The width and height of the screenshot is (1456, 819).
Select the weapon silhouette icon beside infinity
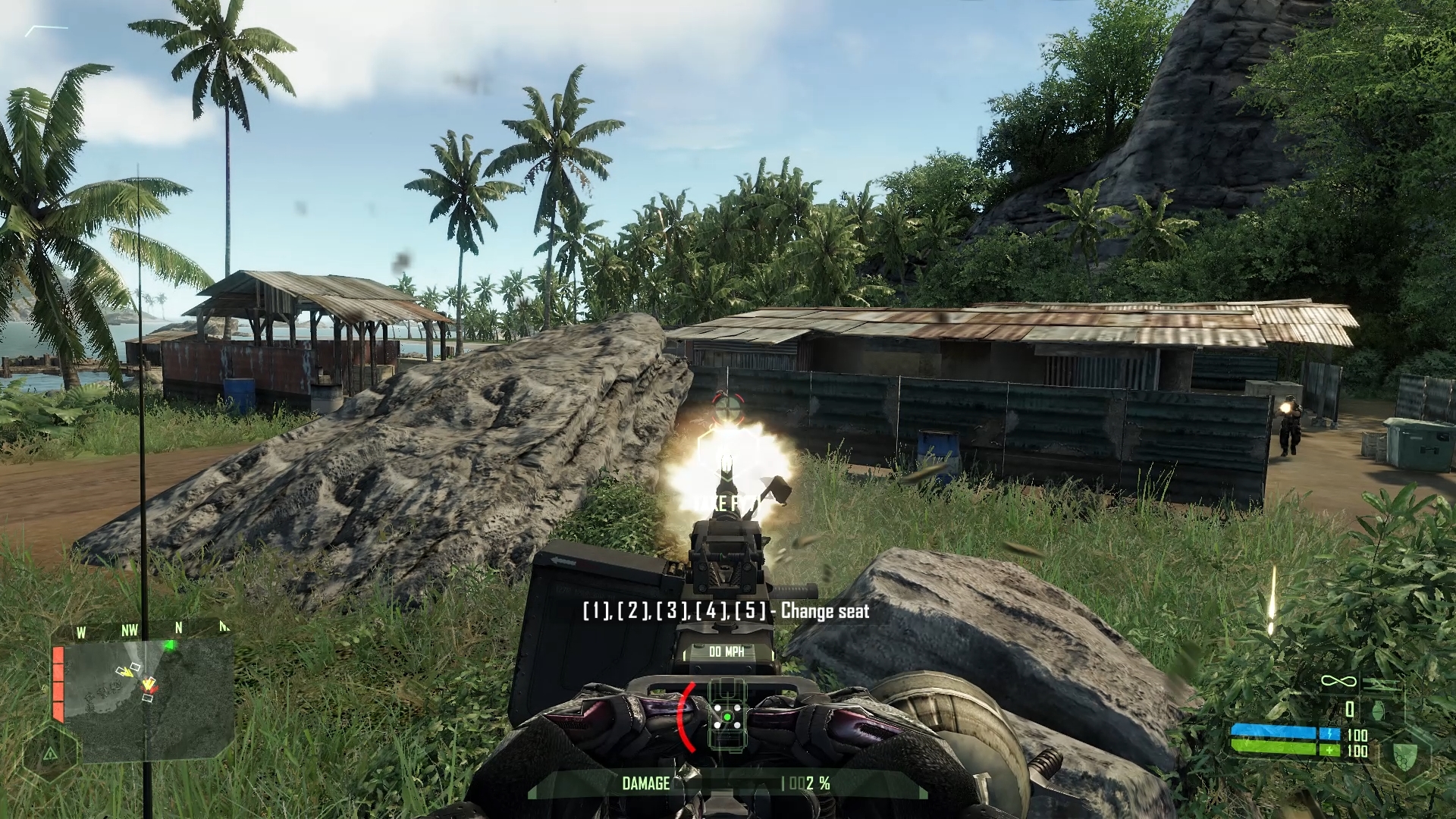(x=1376, y=683)
